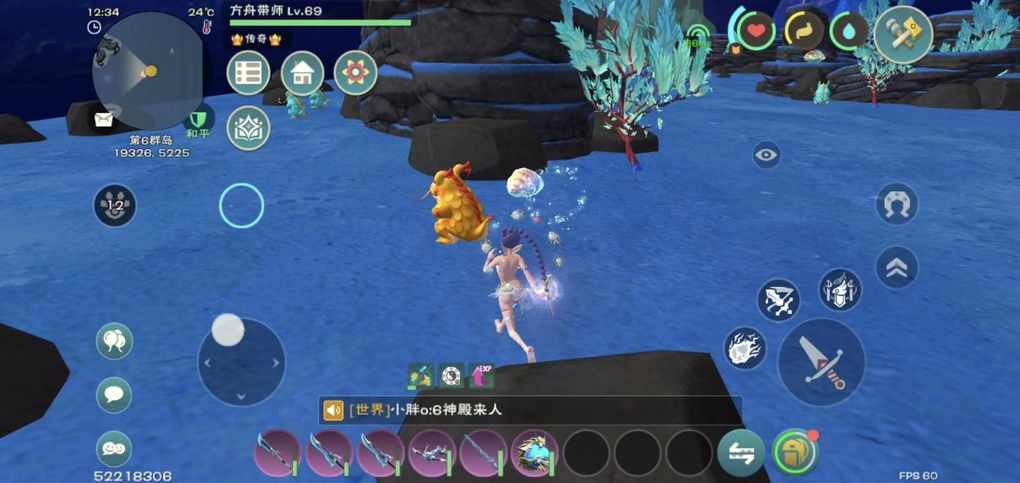Open the paw print pet button
Screen dimensions: 1020x483
pos(115,206)
